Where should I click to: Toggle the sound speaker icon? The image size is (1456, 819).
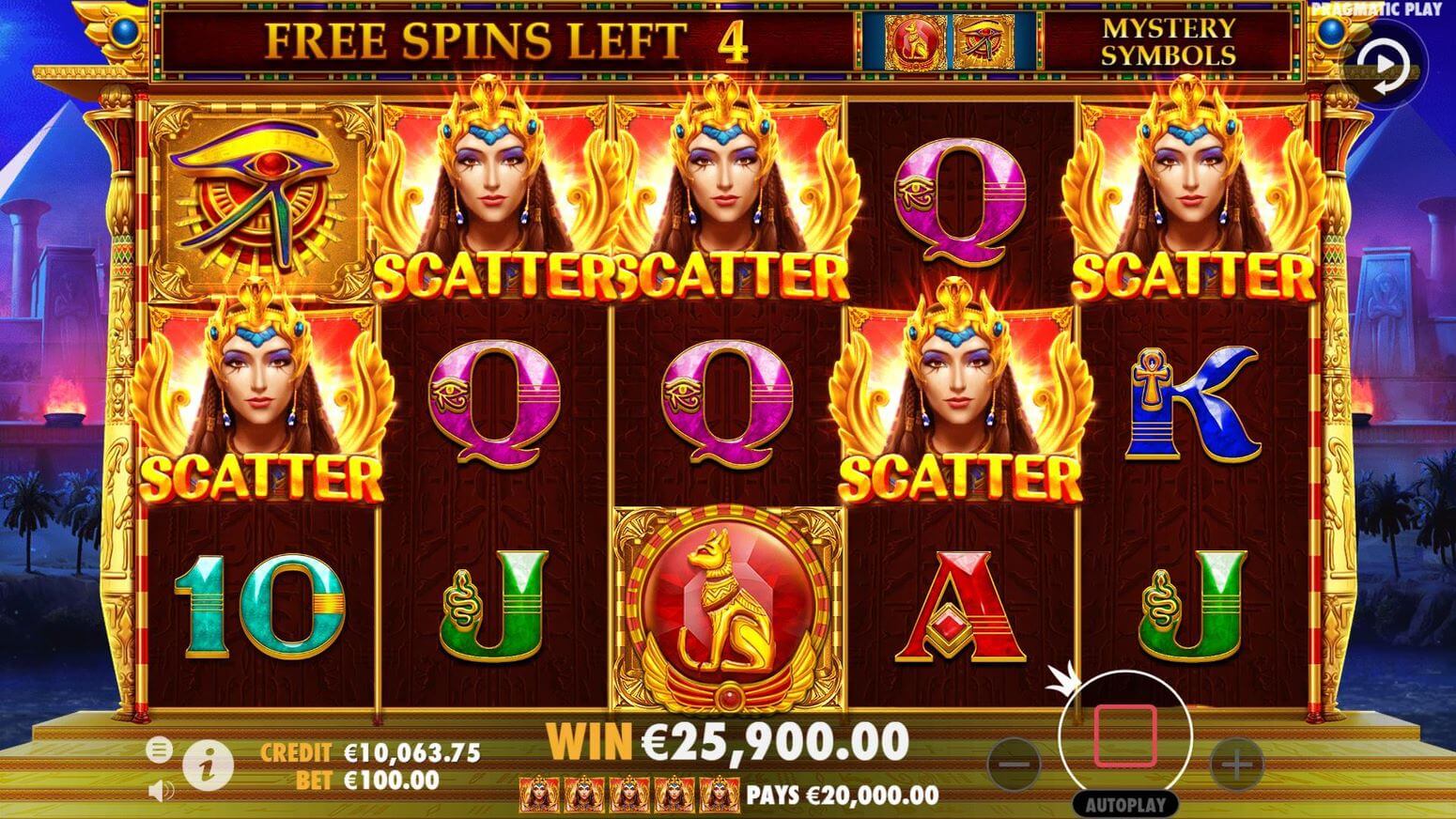pyautogui.click(x=160, y=791)
